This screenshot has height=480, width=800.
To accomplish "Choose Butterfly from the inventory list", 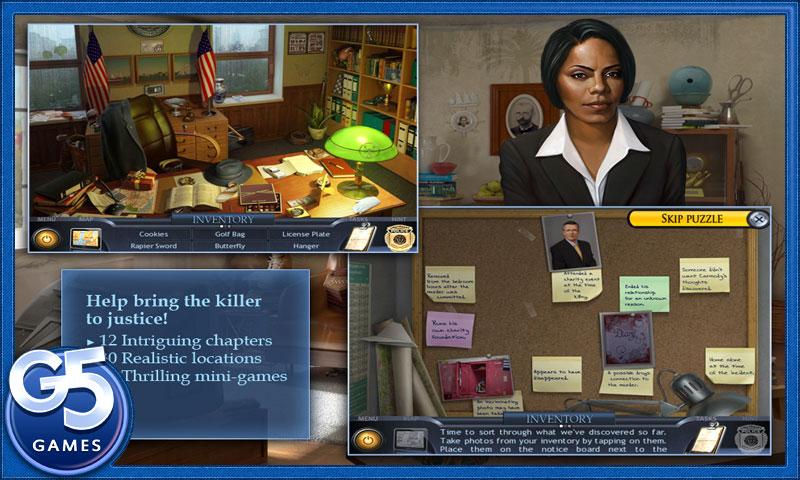I will [x=229, y=245].
